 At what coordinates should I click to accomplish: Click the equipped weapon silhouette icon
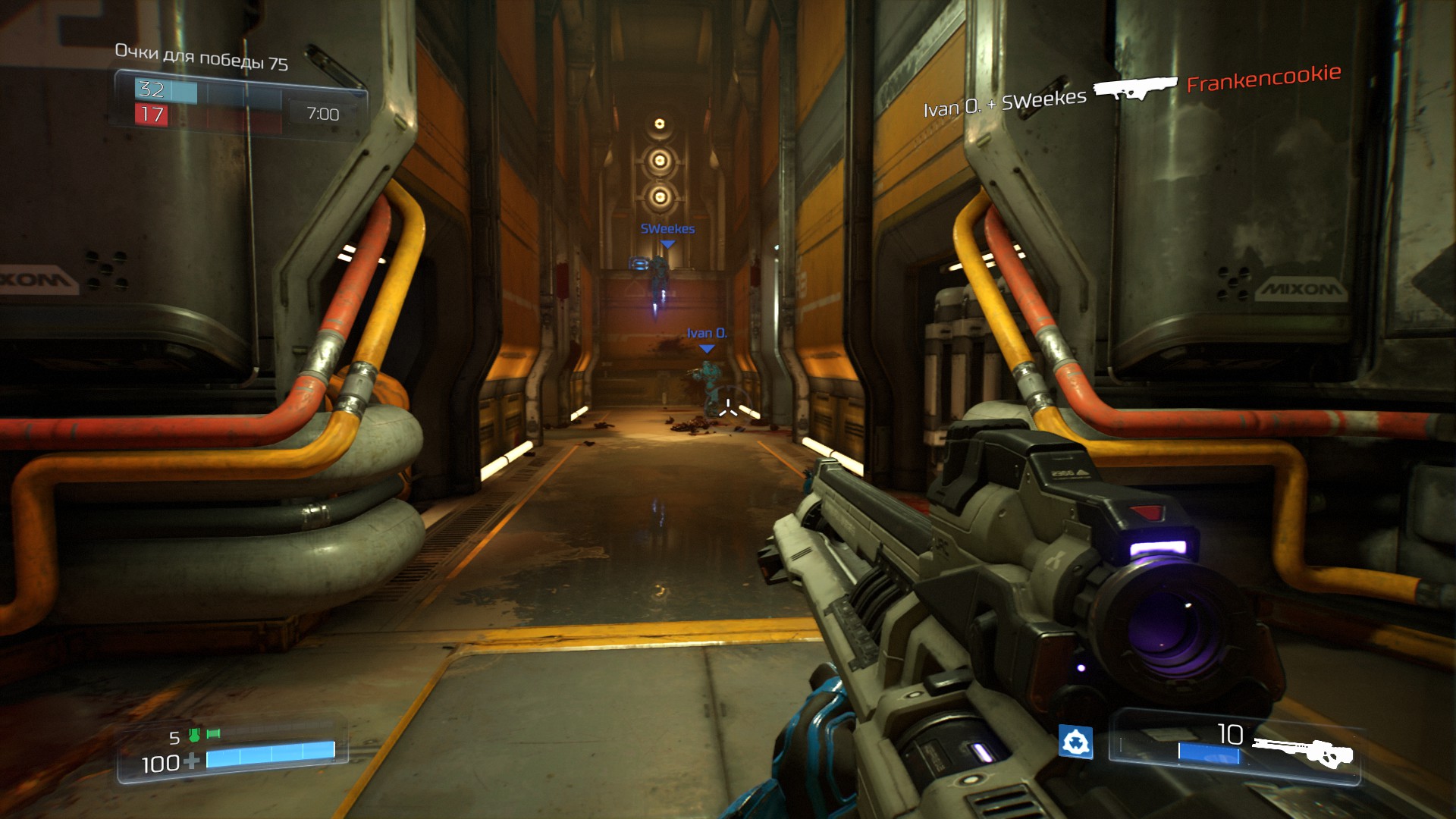point(1303,752)
